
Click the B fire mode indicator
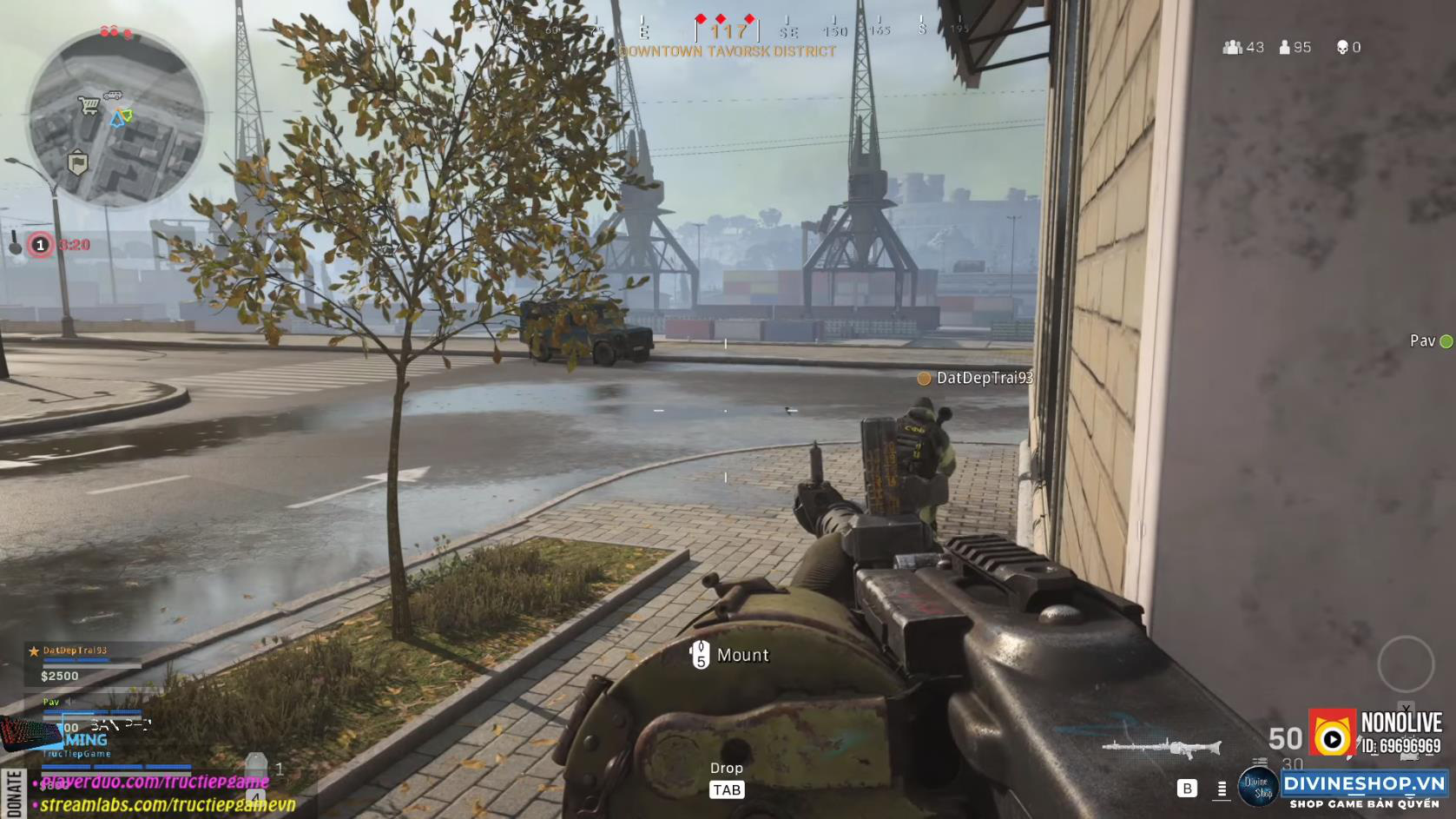1187,788
